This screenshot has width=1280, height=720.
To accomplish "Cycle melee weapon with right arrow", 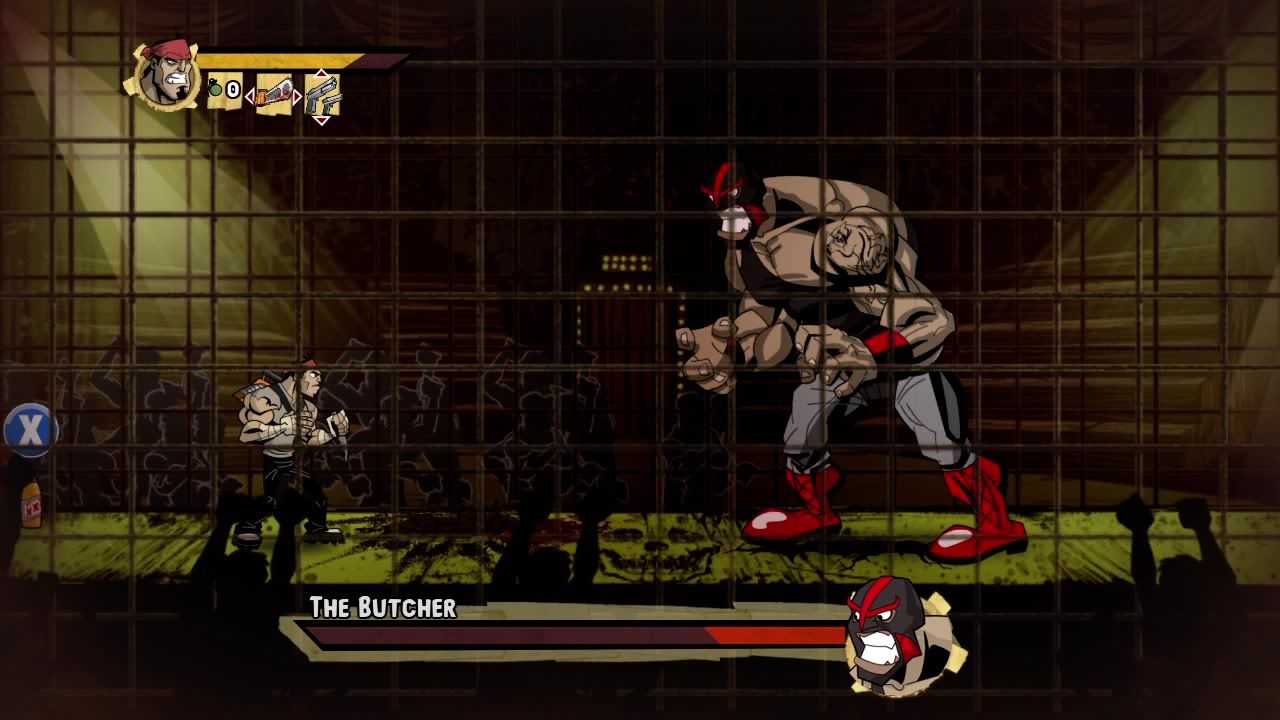I will (297, 96).
